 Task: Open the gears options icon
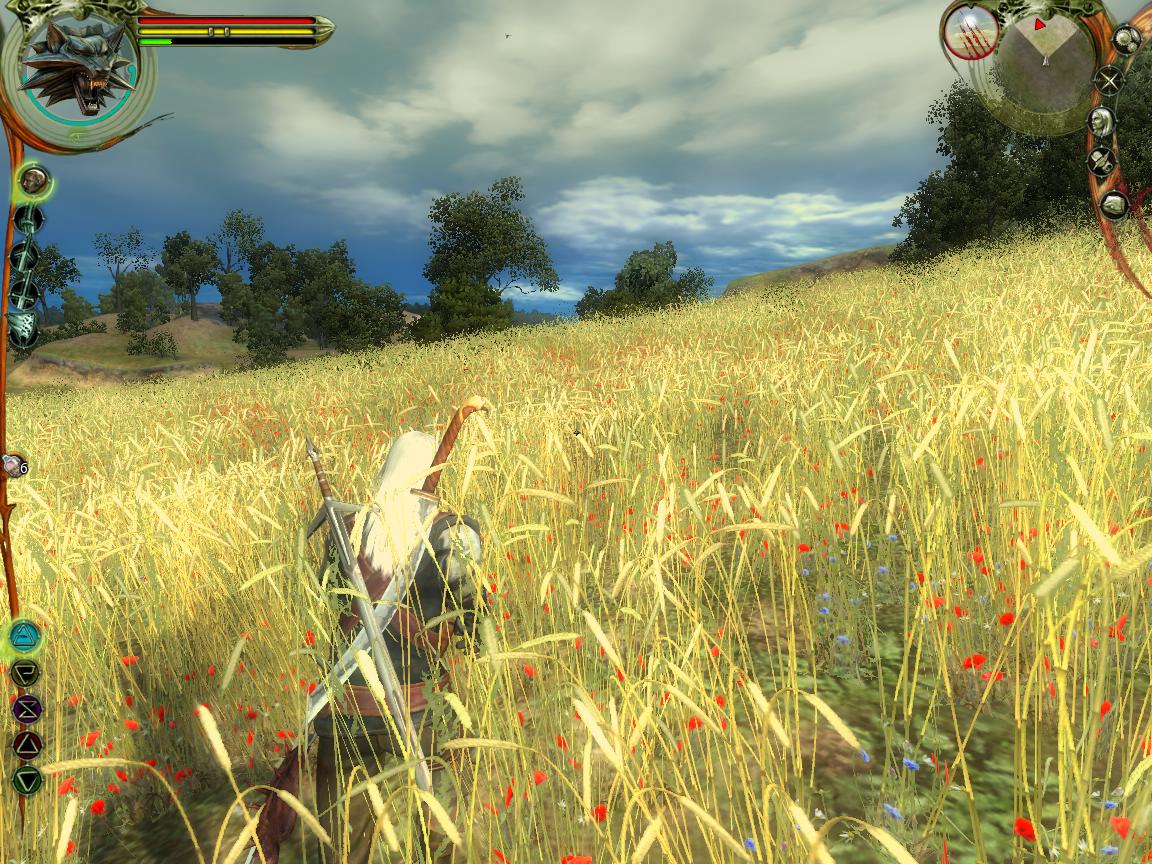(x=1126, y=40)
